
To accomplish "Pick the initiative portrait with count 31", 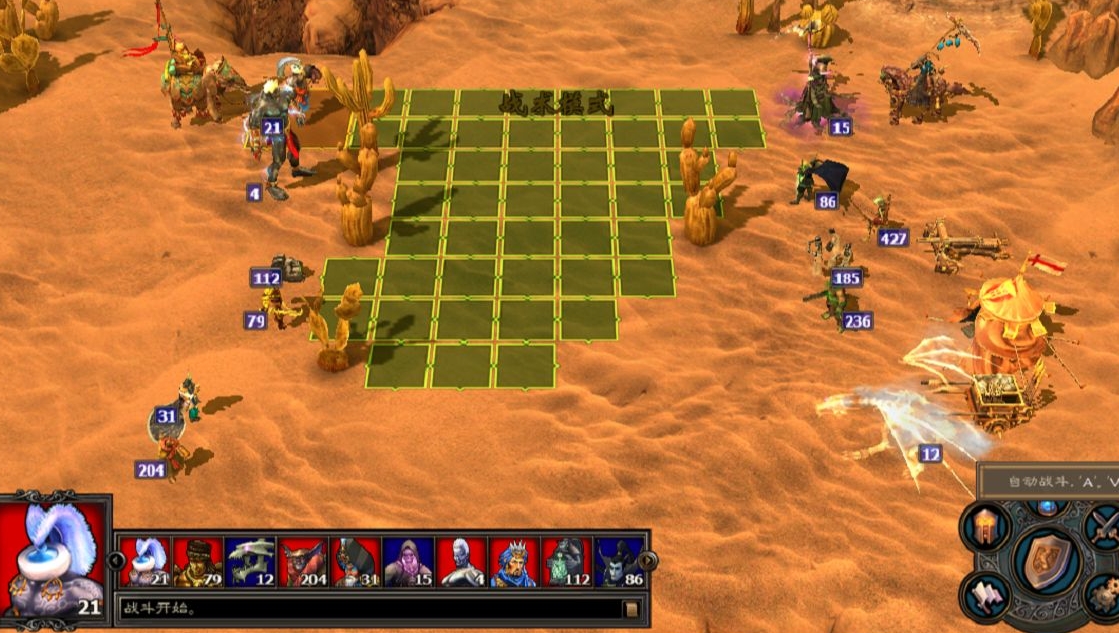I will pos(355,562).
